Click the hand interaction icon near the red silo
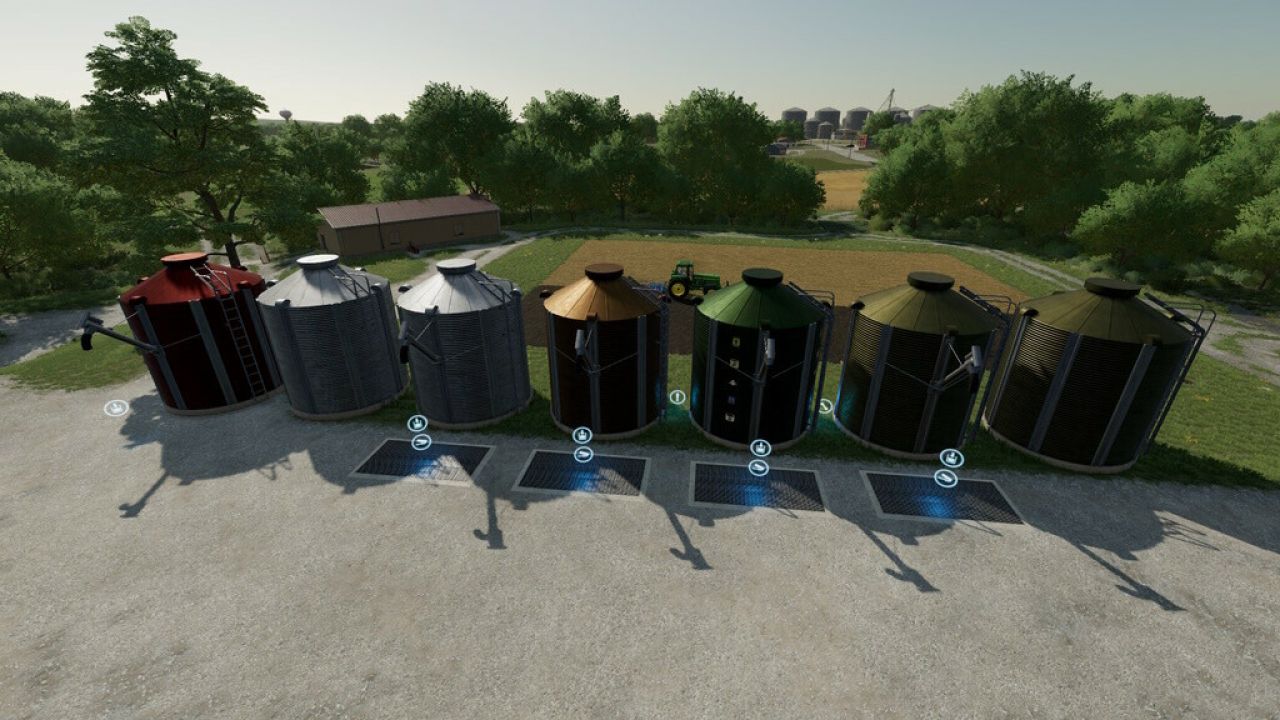This screenshot has width=1280, height=720. tap(115, 408)
